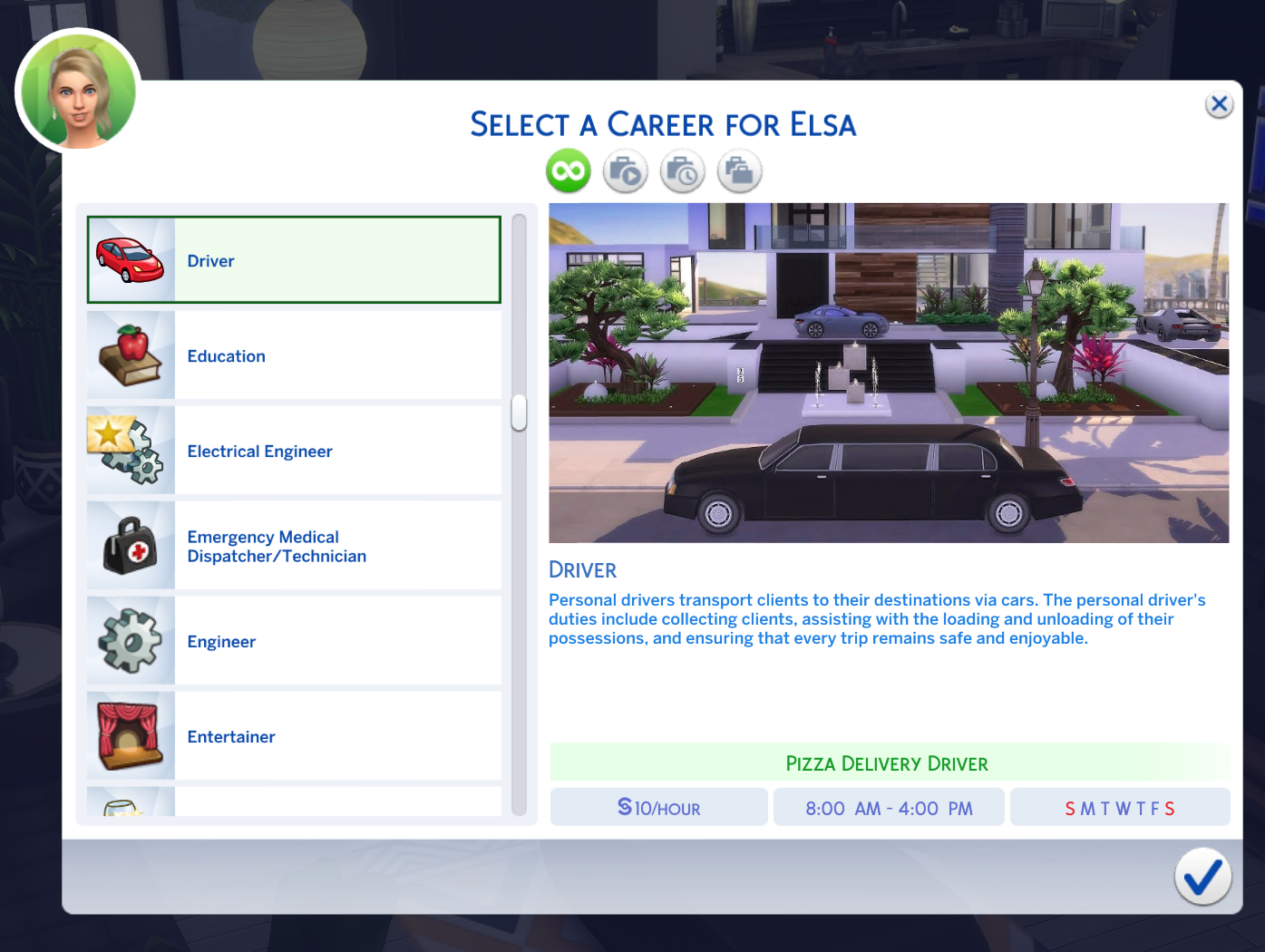Click the Education apple book icon

[130, 355]
